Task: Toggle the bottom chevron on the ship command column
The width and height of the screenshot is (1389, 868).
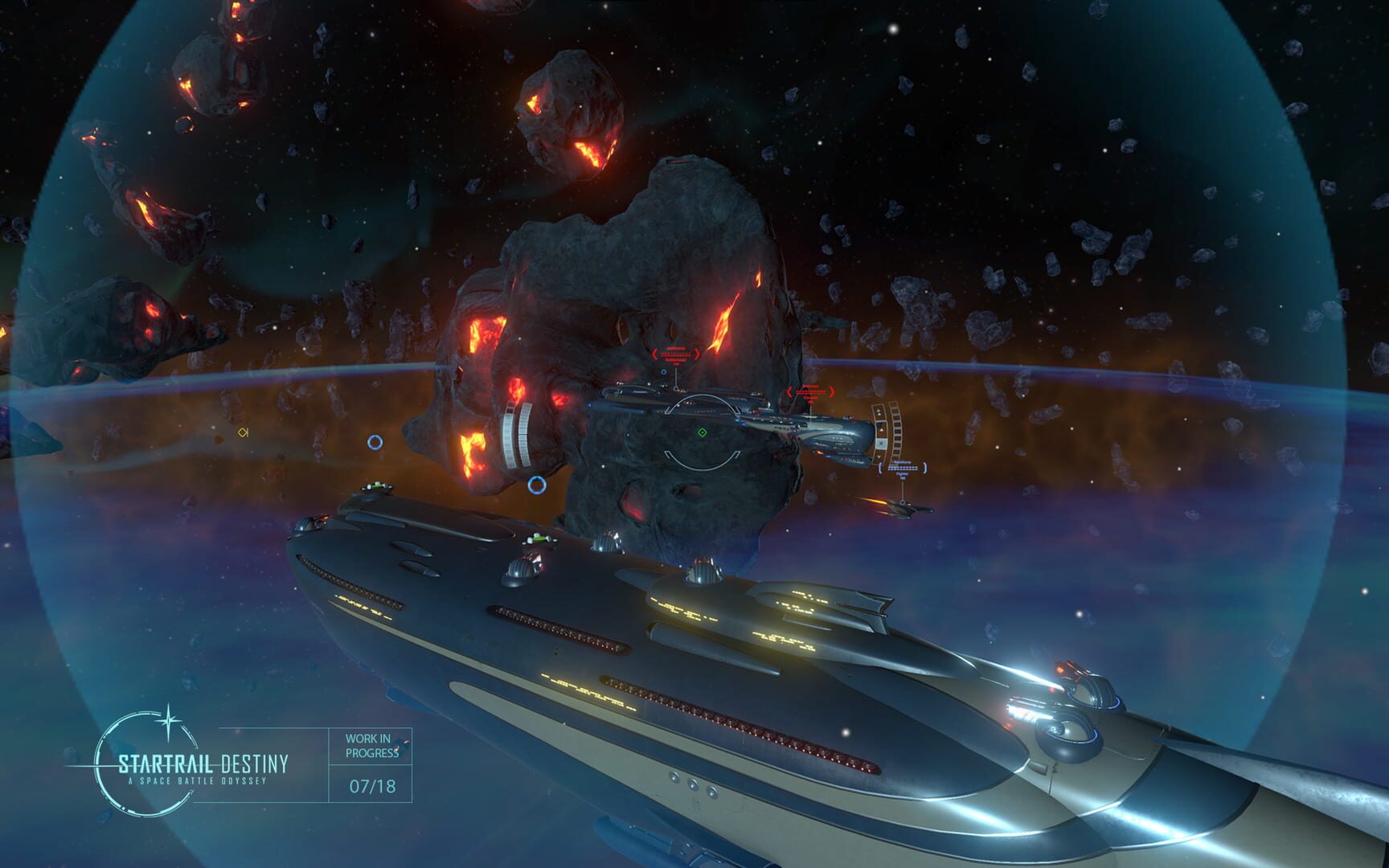Action: [x=878, y=457]
